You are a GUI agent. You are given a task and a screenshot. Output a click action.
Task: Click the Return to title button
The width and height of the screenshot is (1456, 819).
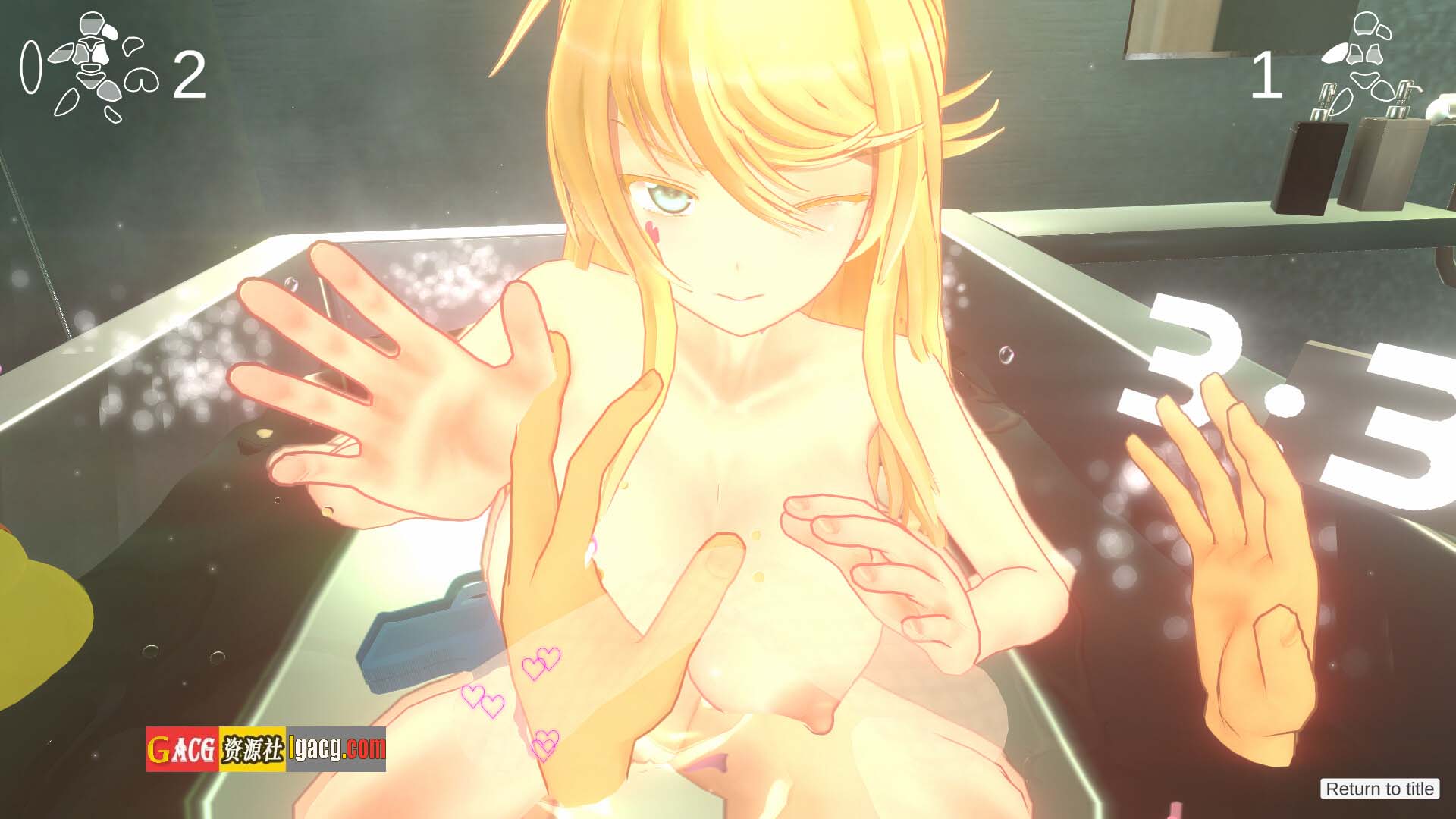[x=1379, y=789]
